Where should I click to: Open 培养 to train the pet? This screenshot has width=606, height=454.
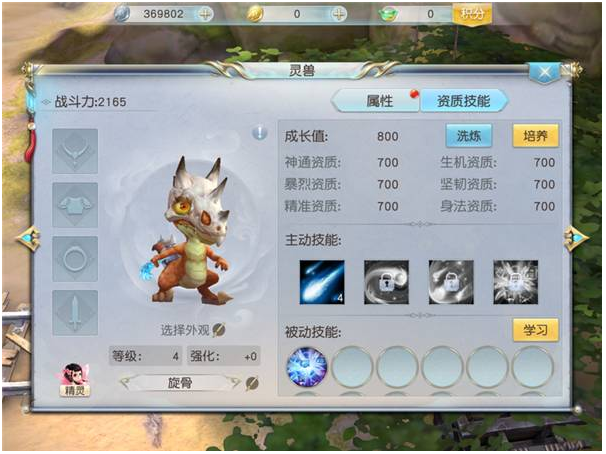pos(535,136)
